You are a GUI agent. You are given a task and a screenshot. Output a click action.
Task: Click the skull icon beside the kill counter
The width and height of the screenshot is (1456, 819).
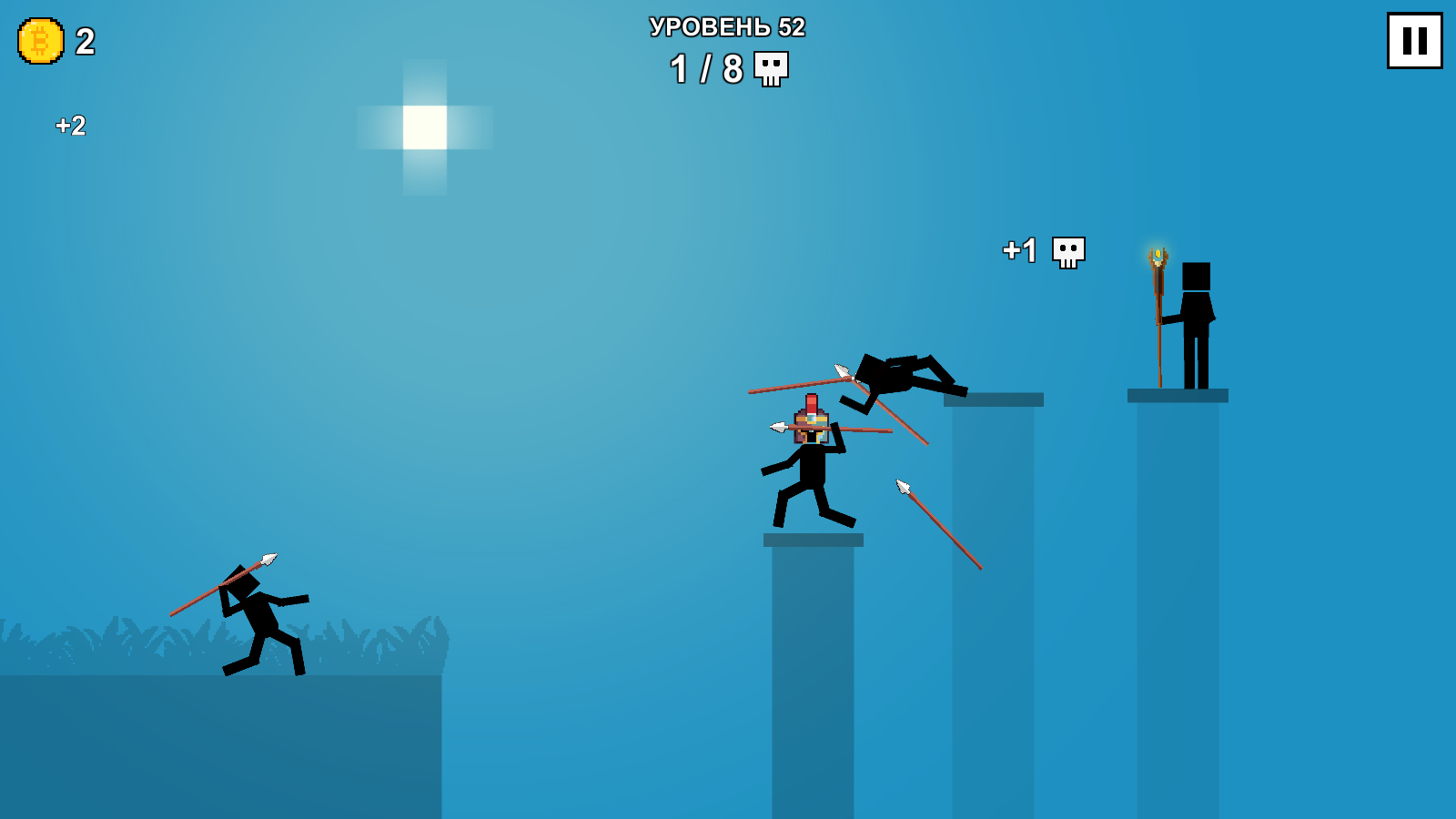pos(770,69)
